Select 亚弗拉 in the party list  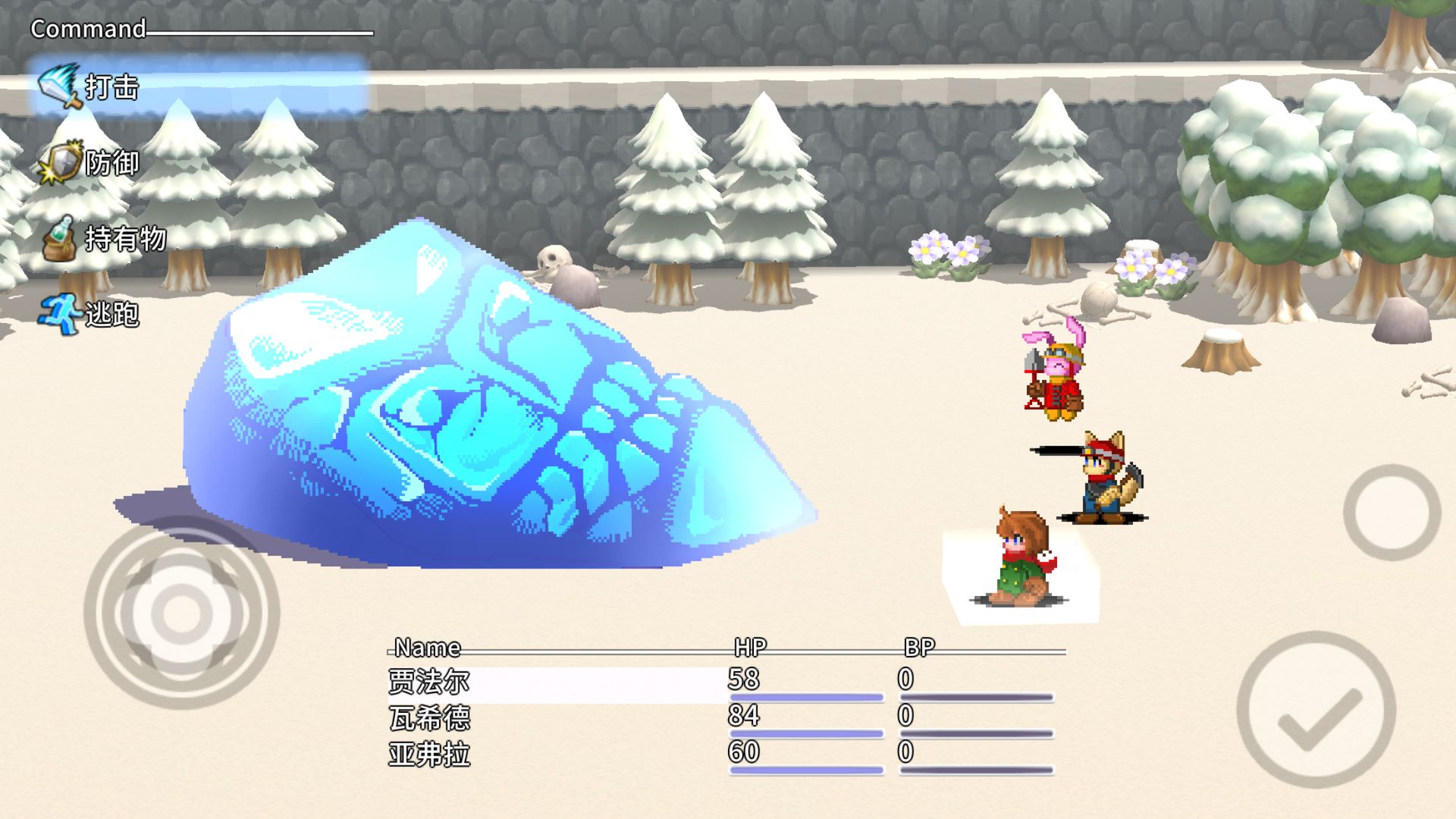pos(429,755)
